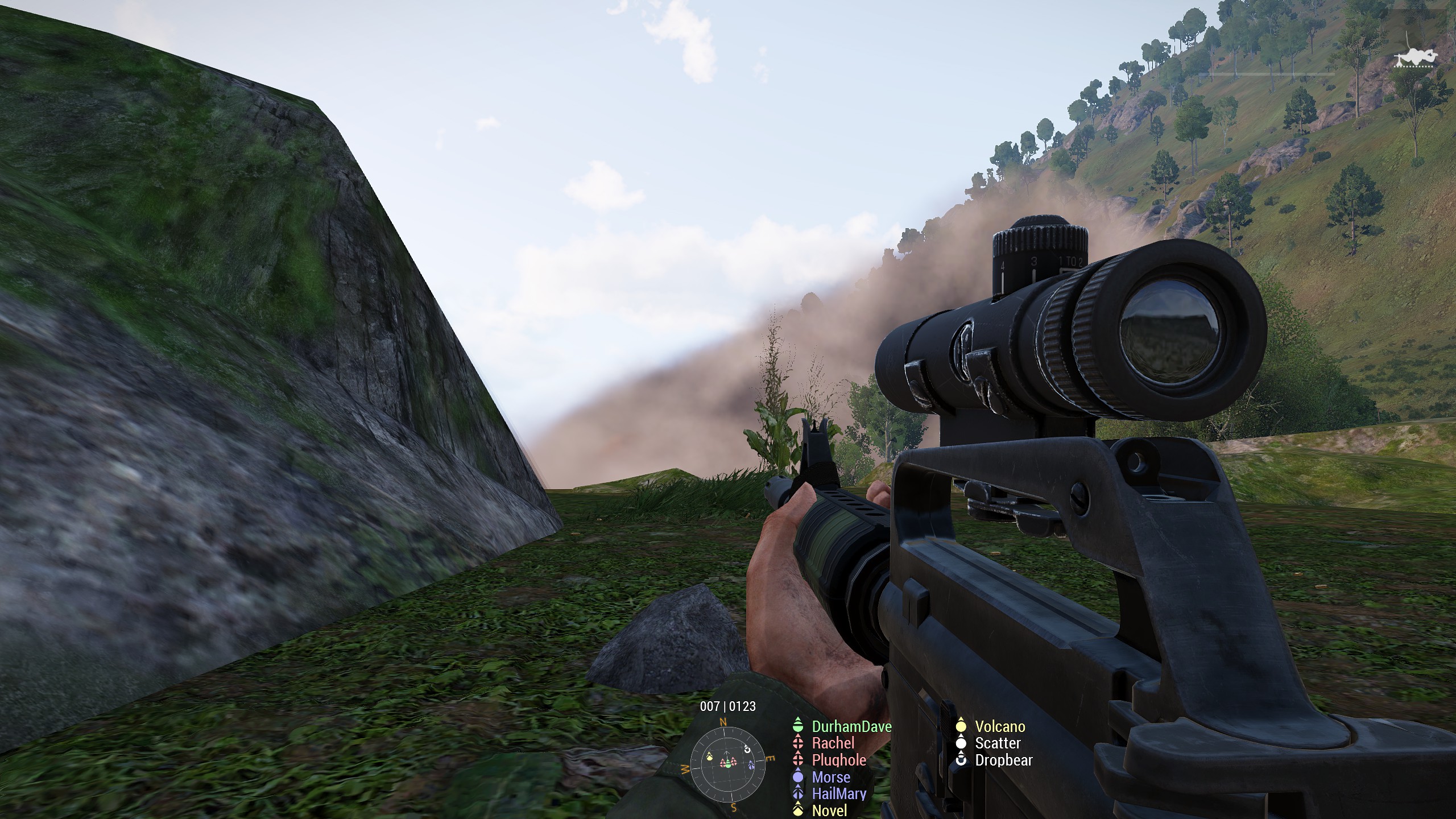Choose Rachel from the squad roster
Viewport: 1456px width, 819px height.
(833, 743)
